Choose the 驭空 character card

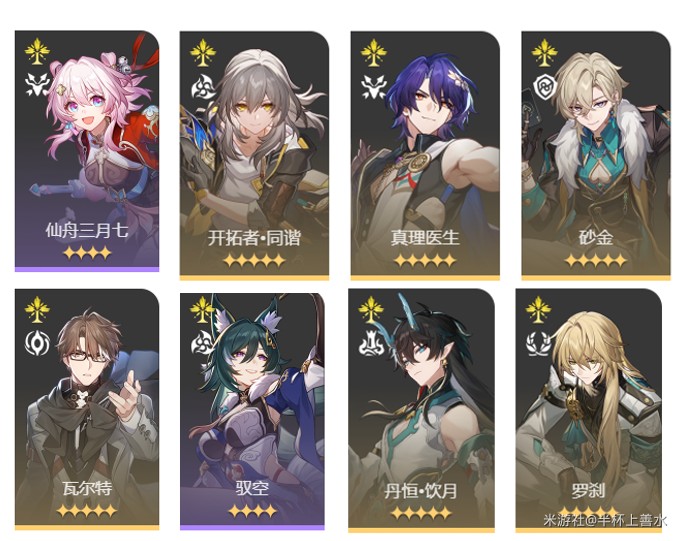[x=252, y=408]
